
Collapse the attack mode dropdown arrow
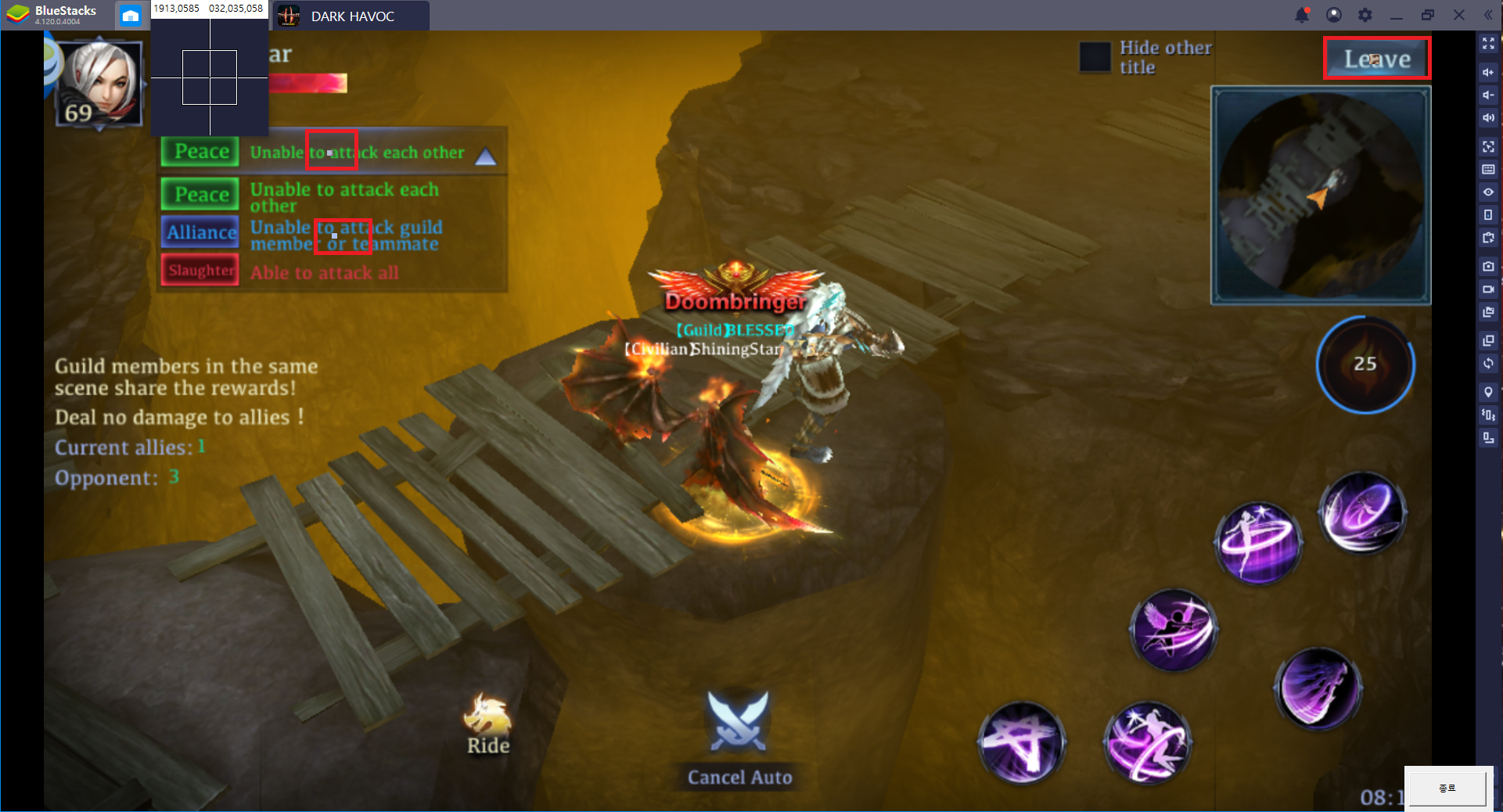click(x=486, y=156)
